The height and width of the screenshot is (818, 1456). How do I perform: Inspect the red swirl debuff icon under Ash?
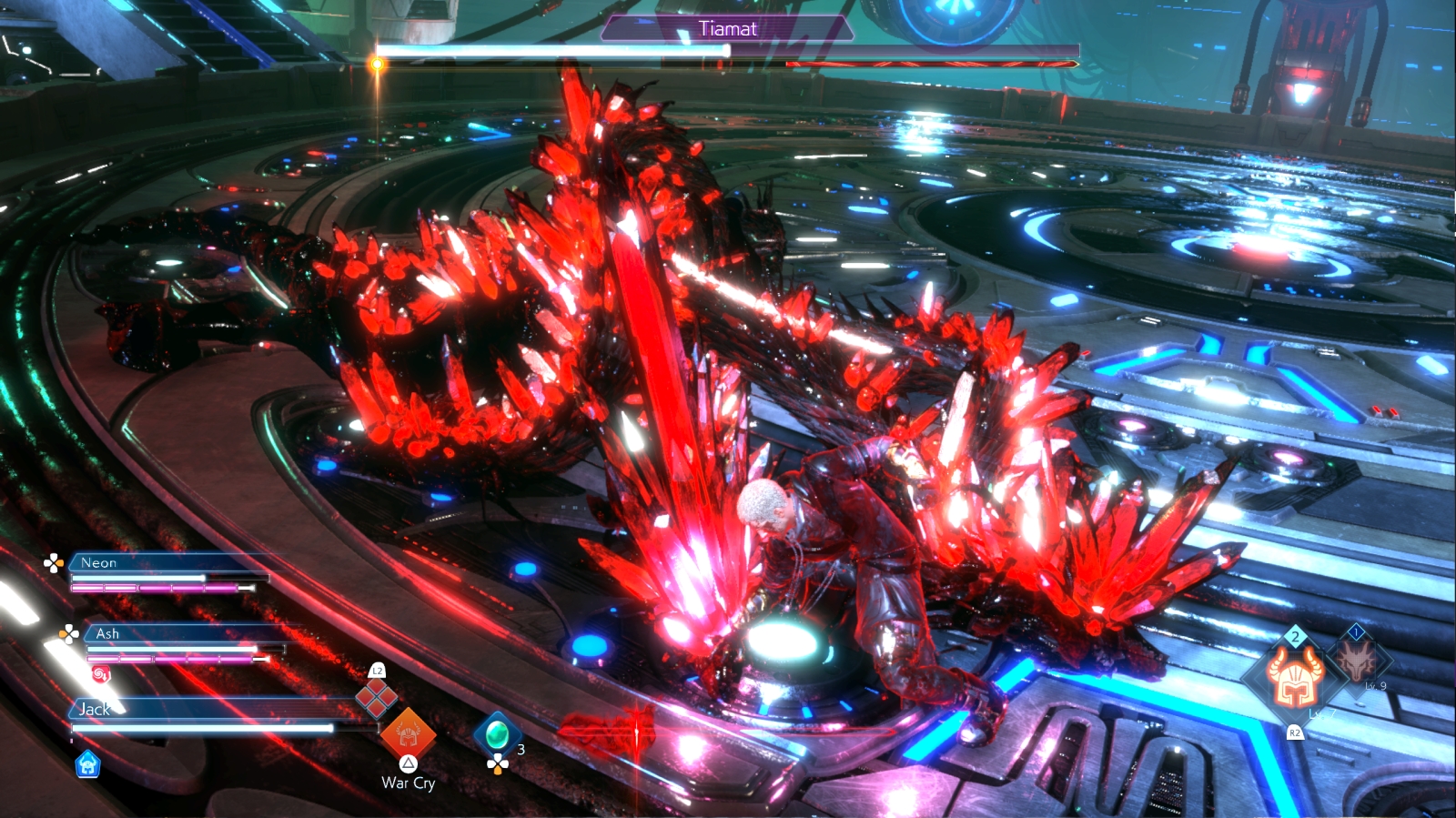(101, 674)
